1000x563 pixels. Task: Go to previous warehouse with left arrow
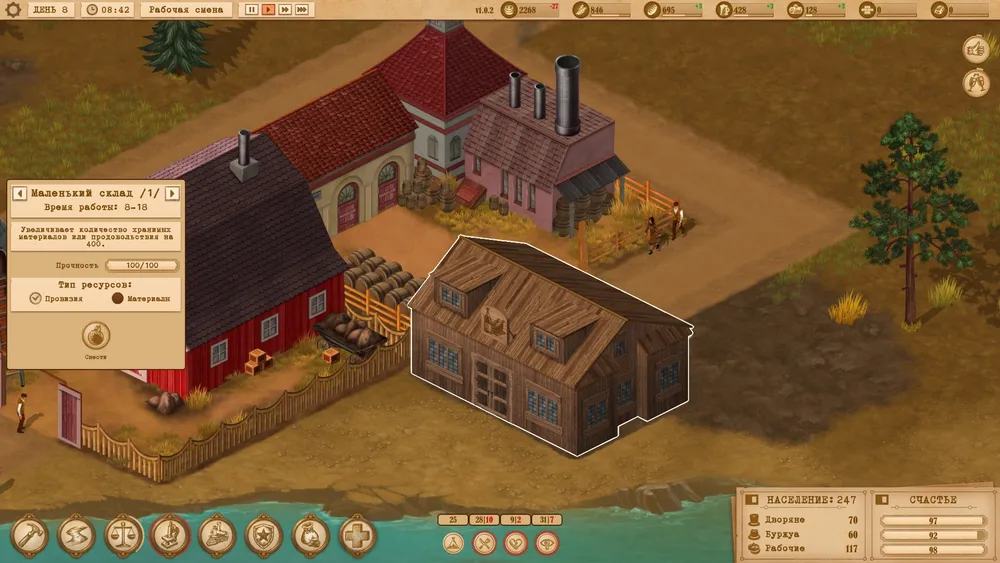coord(18,193)
